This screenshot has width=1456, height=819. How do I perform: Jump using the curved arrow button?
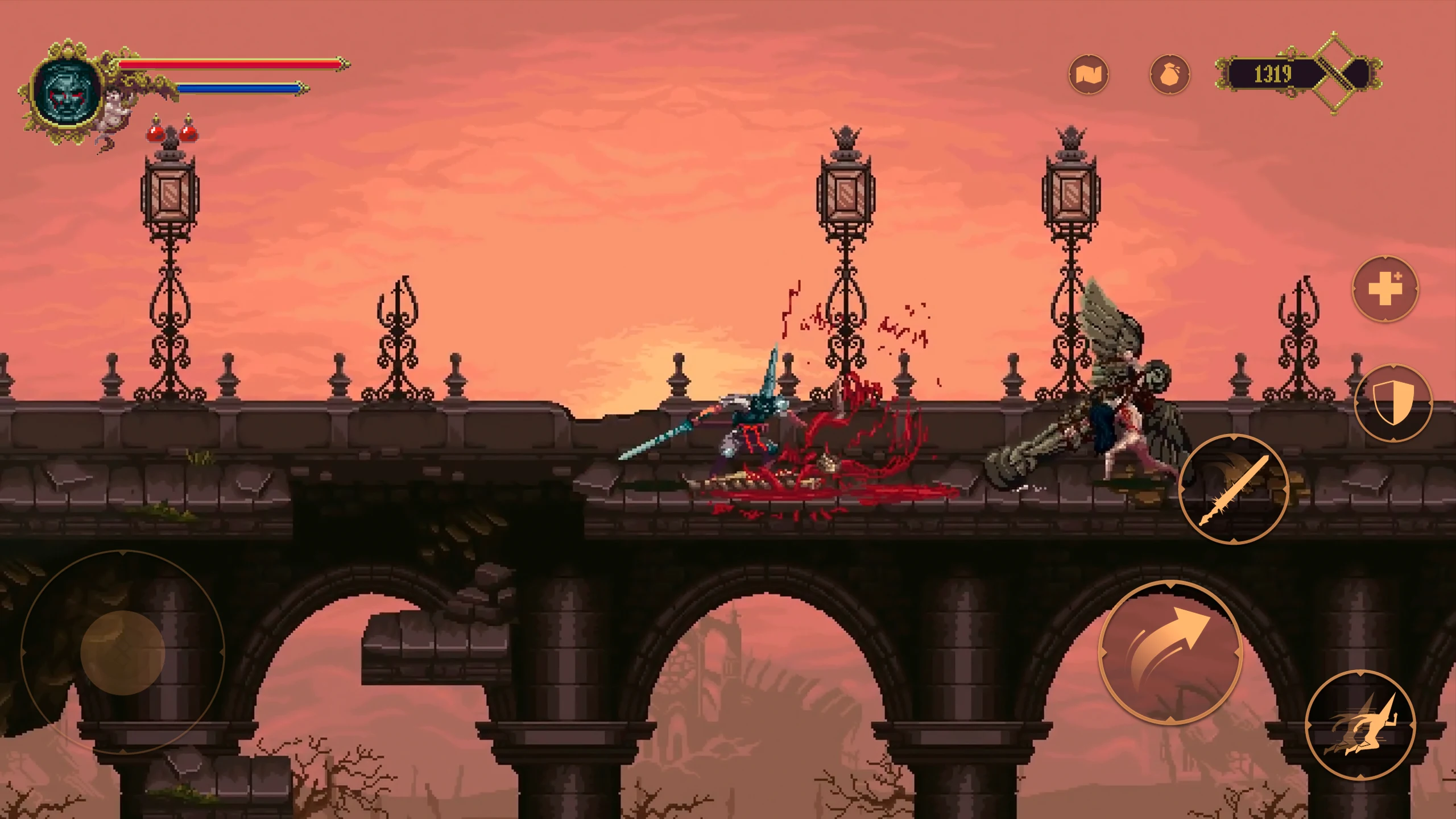coord(1170,652)
